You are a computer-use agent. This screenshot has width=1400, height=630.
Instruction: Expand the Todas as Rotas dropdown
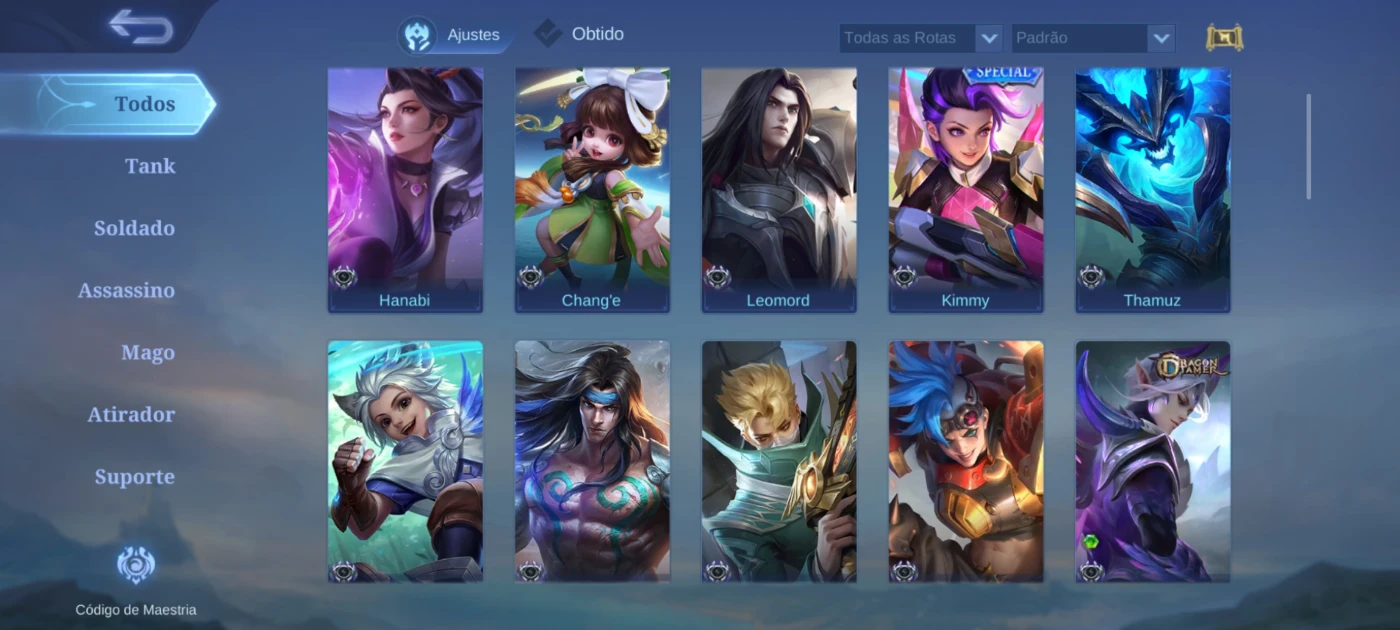point(920,38)
